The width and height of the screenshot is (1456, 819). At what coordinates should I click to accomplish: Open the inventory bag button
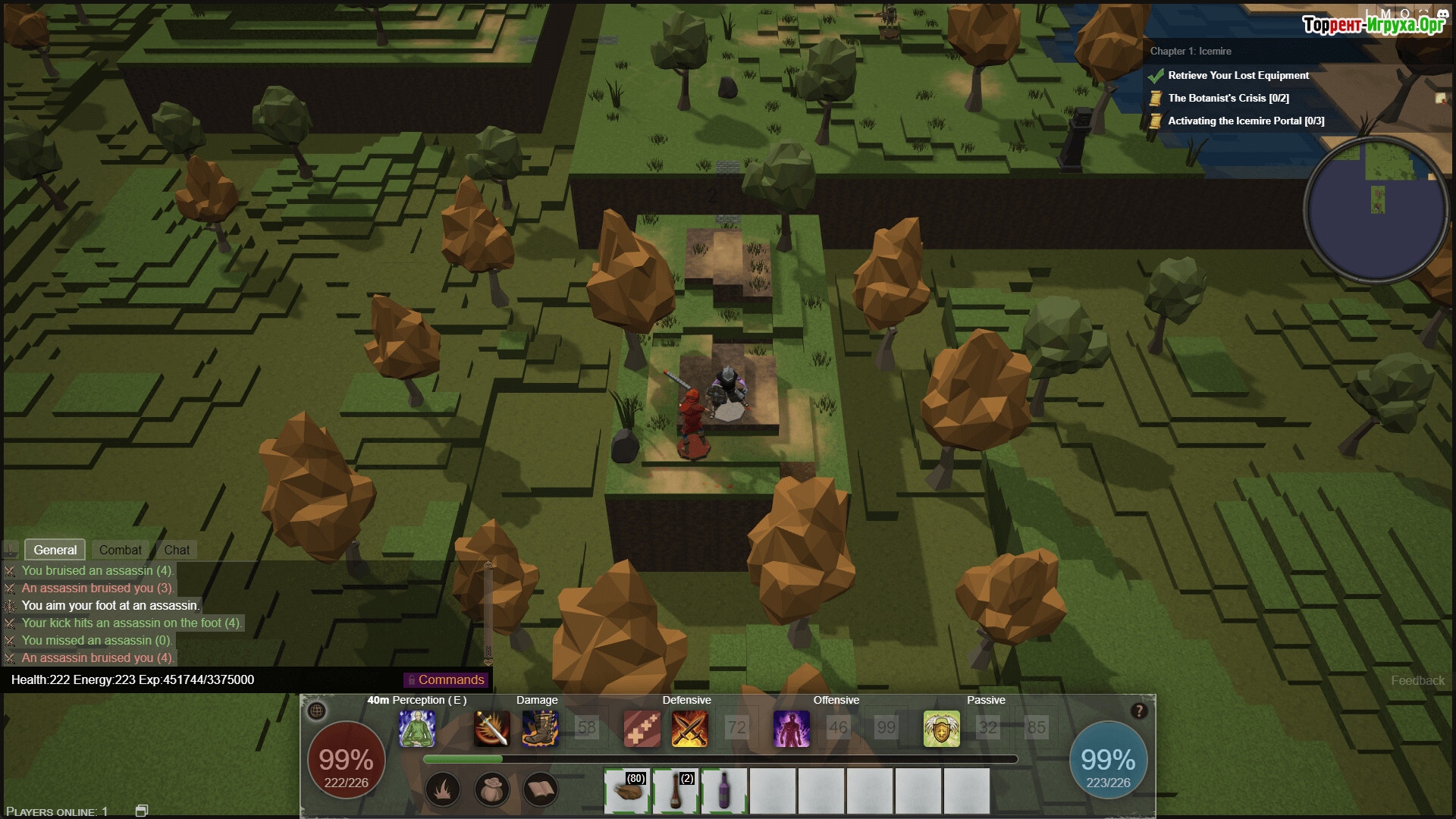(x=491, y=790)
